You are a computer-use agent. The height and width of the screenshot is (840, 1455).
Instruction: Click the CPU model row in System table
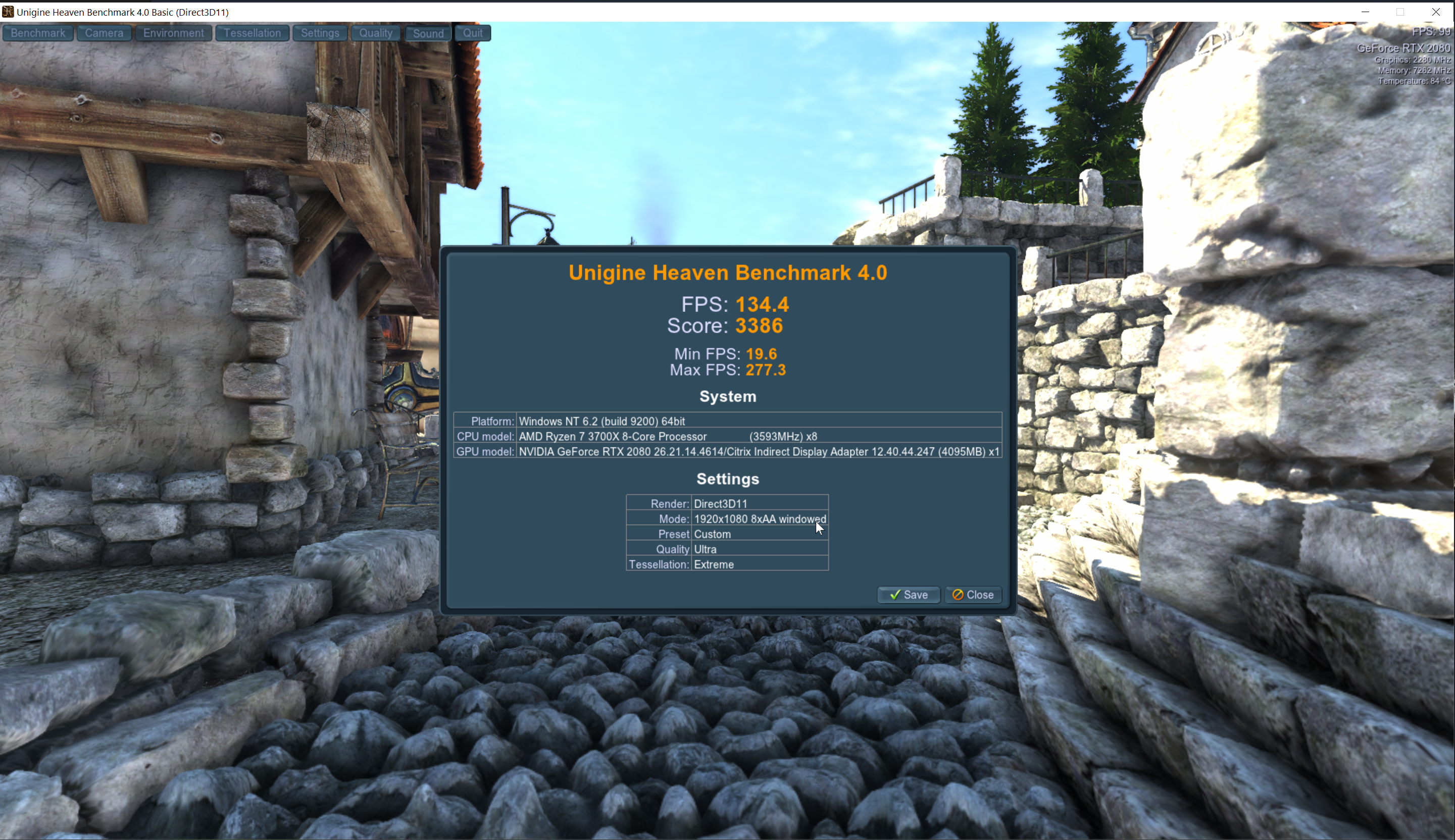coord(670,436)
